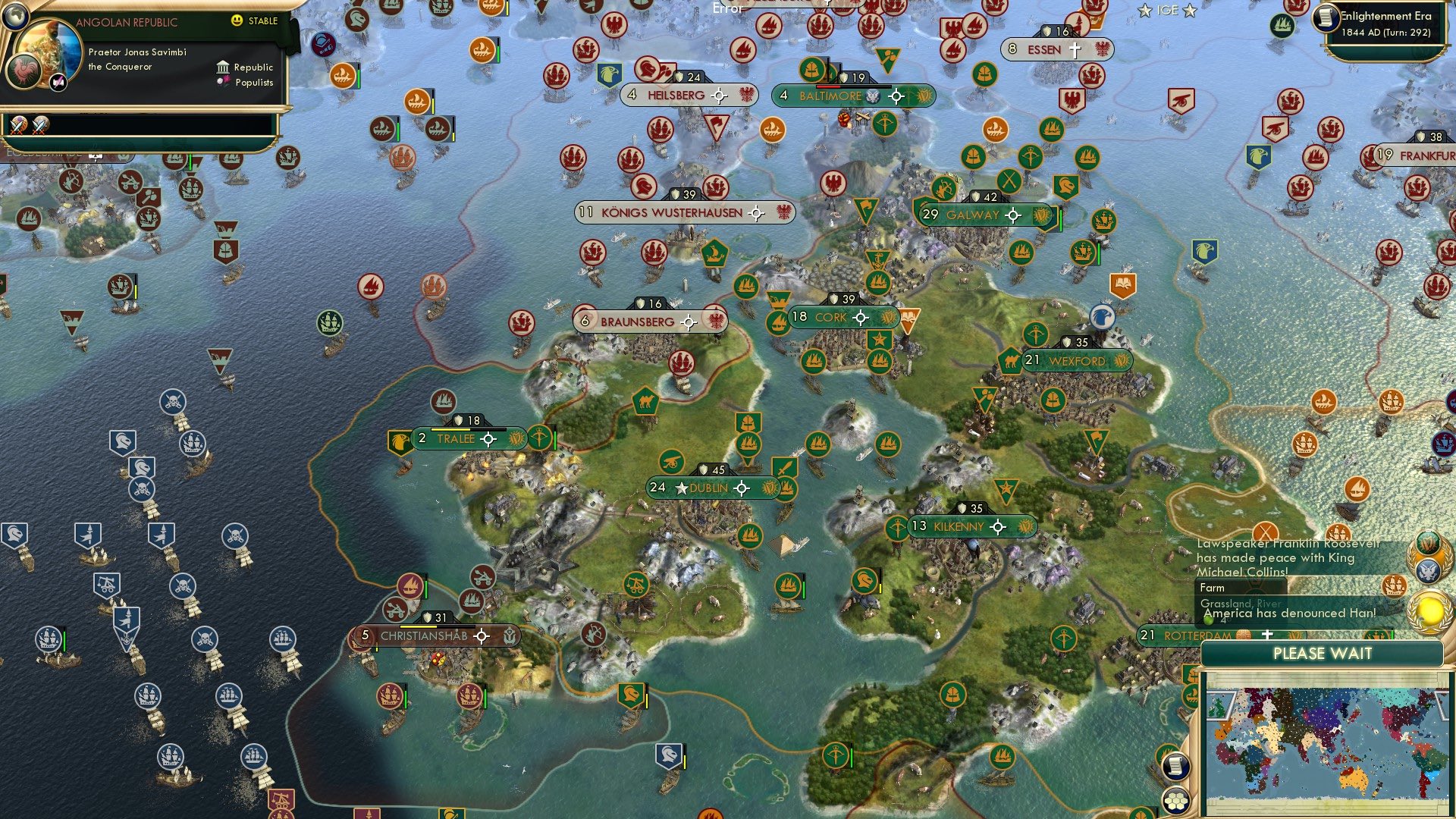
Task: Click the smiley face next to STABLE
Action: point(237,21)
